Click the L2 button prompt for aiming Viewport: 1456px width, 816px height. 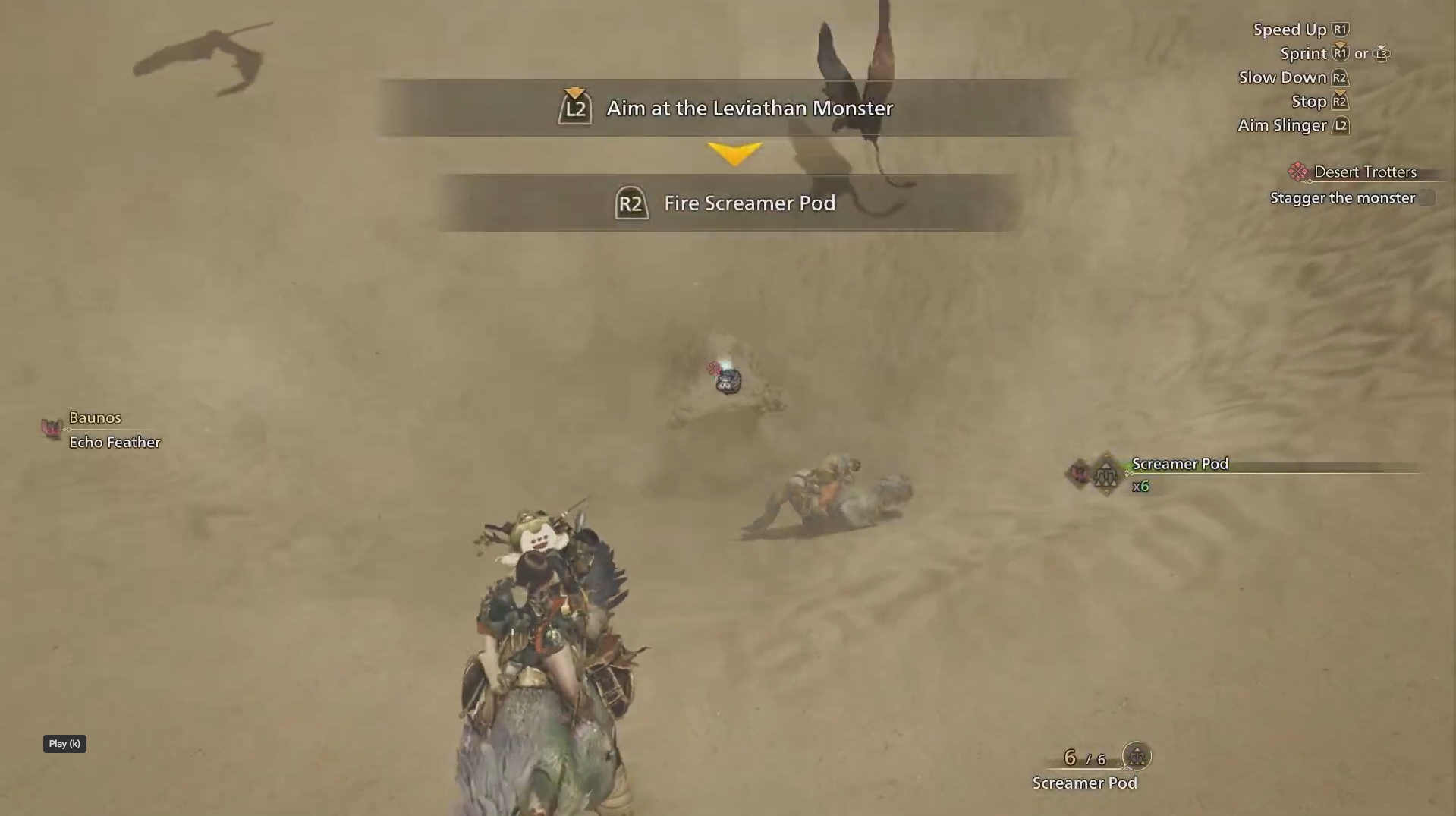pos(575,108)
